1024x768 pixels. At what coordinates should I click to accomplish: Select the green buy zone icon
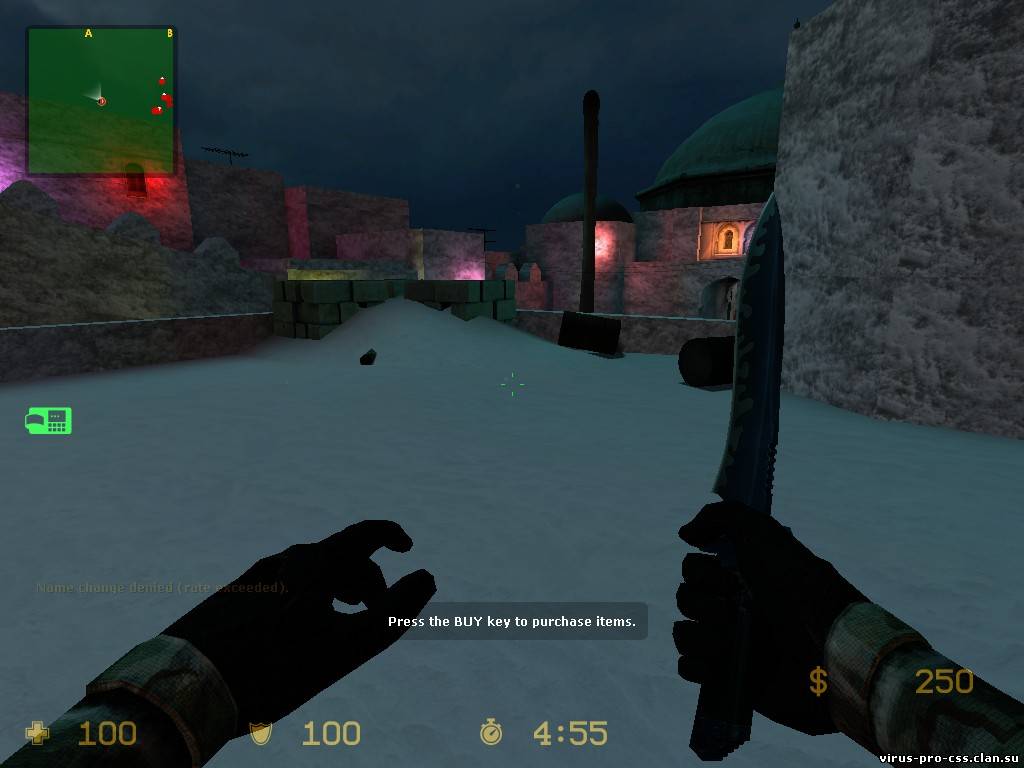click(x=48, y=421)
